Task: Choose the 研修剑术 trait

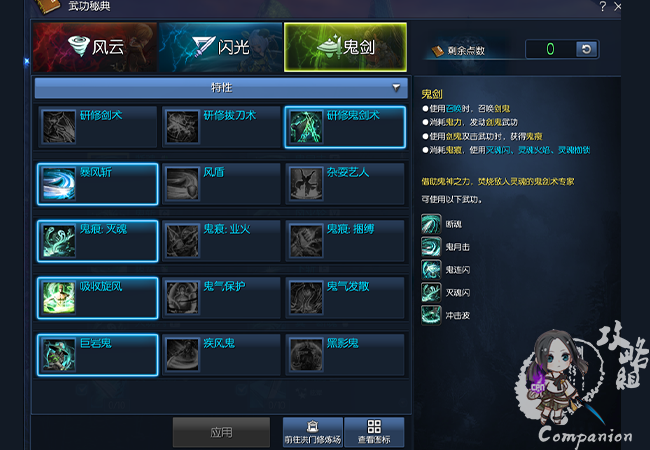Action: pyautogui.click(x=97, y=127)
